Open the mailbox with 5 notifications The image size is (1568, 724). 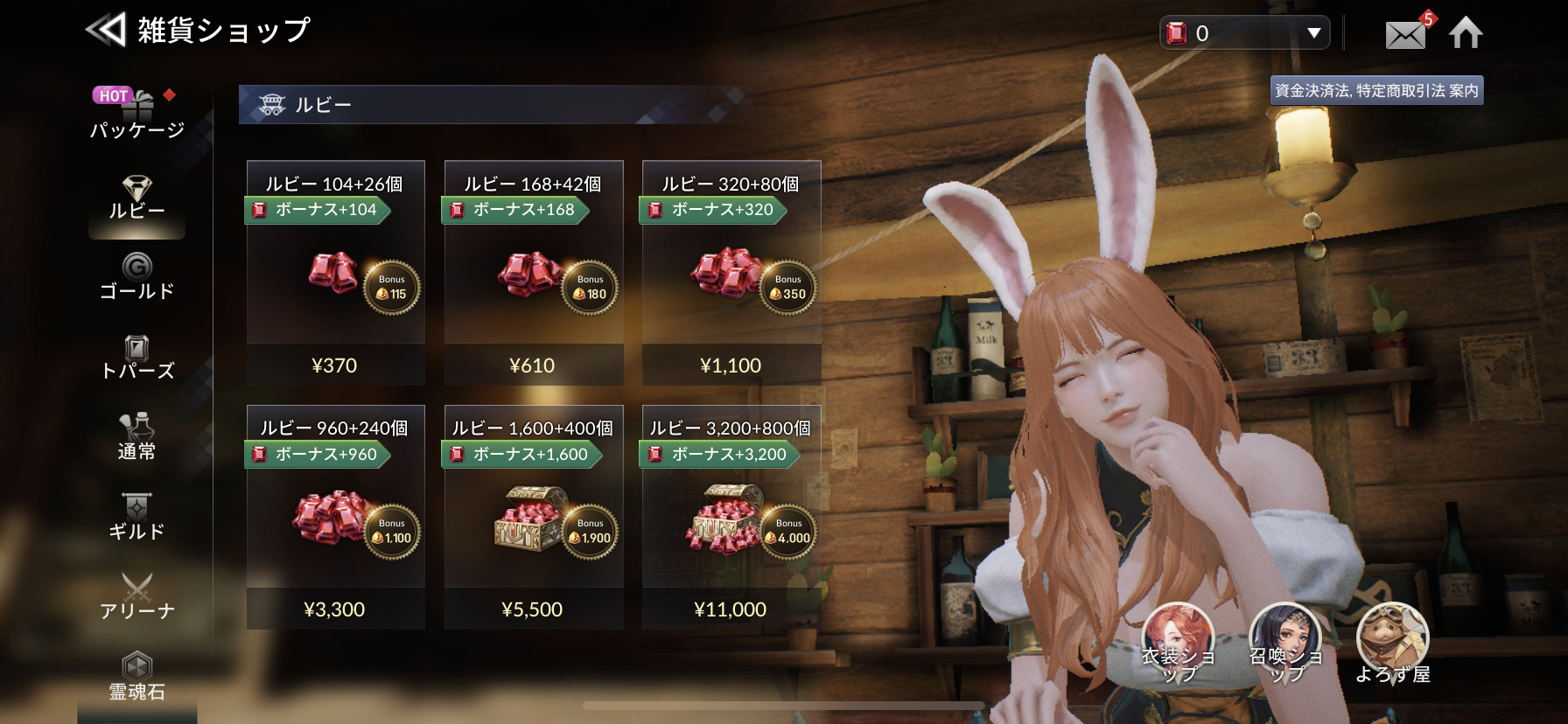(1406, 34)
